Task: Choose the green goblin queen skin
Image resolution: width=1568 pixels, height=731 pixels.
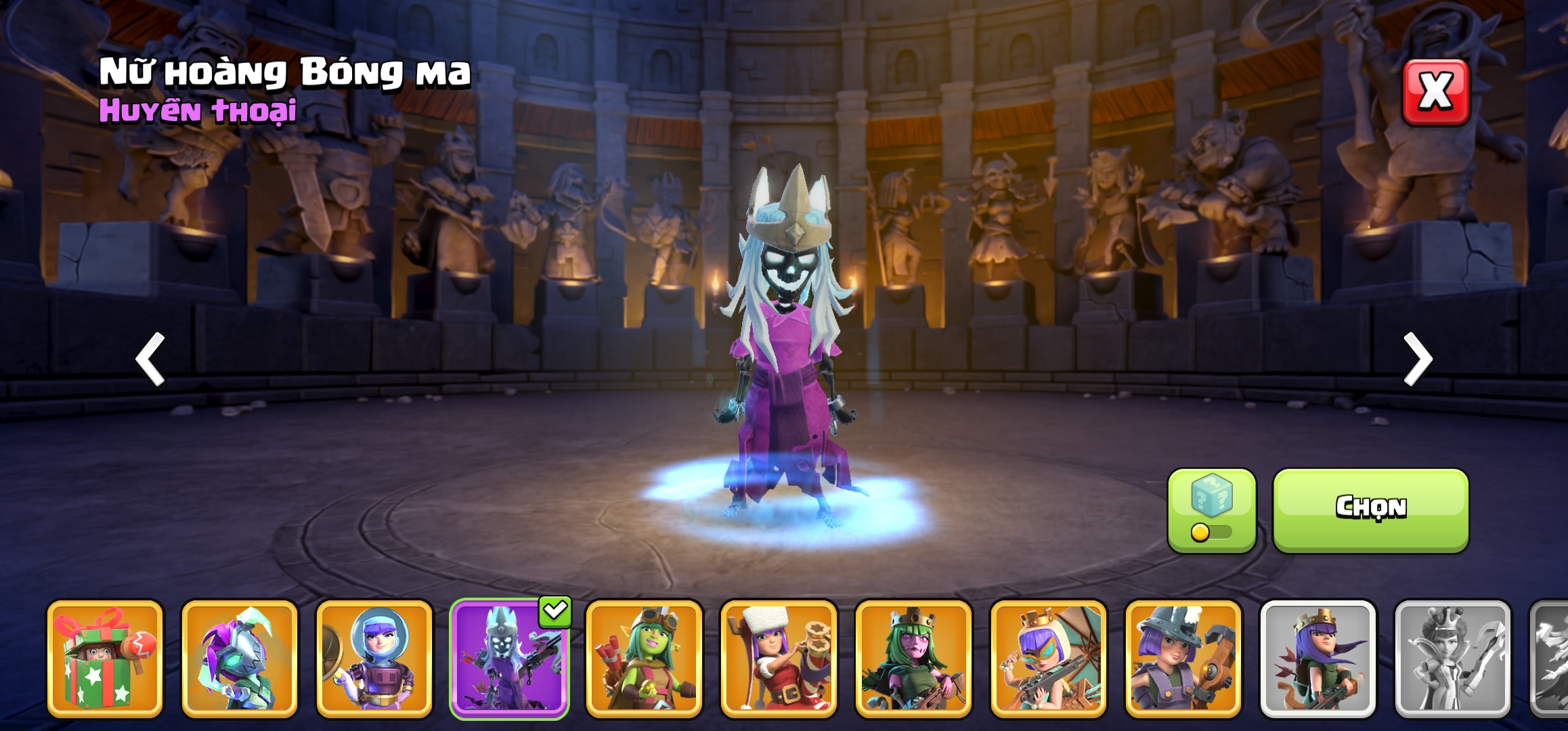Action: coord(644,658)
